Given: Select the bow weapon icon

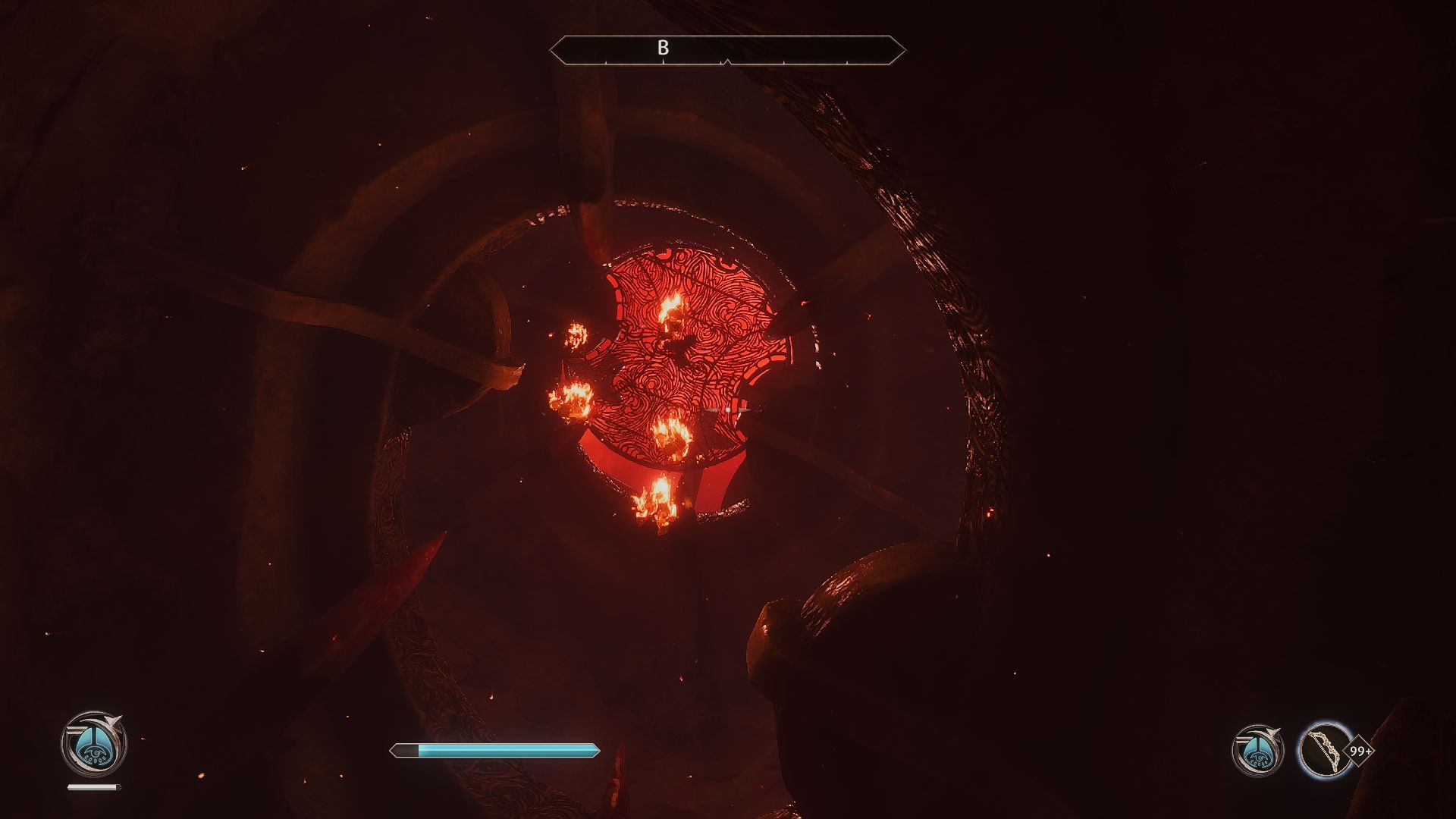Looking at the screenshot, I should pos(1325,750).
